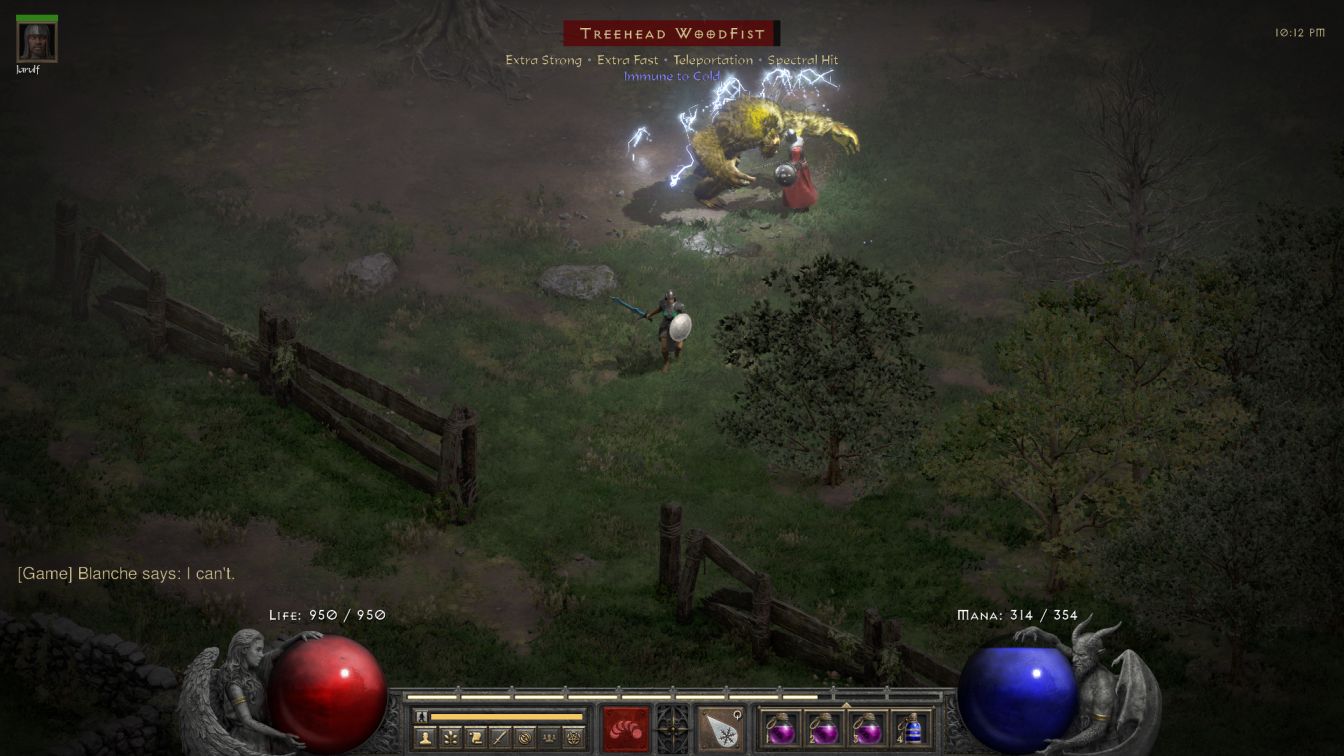Drink the blue mana potion in slot 4
The height and width of the screenshot is (756, 1344).
coord(912,728)
